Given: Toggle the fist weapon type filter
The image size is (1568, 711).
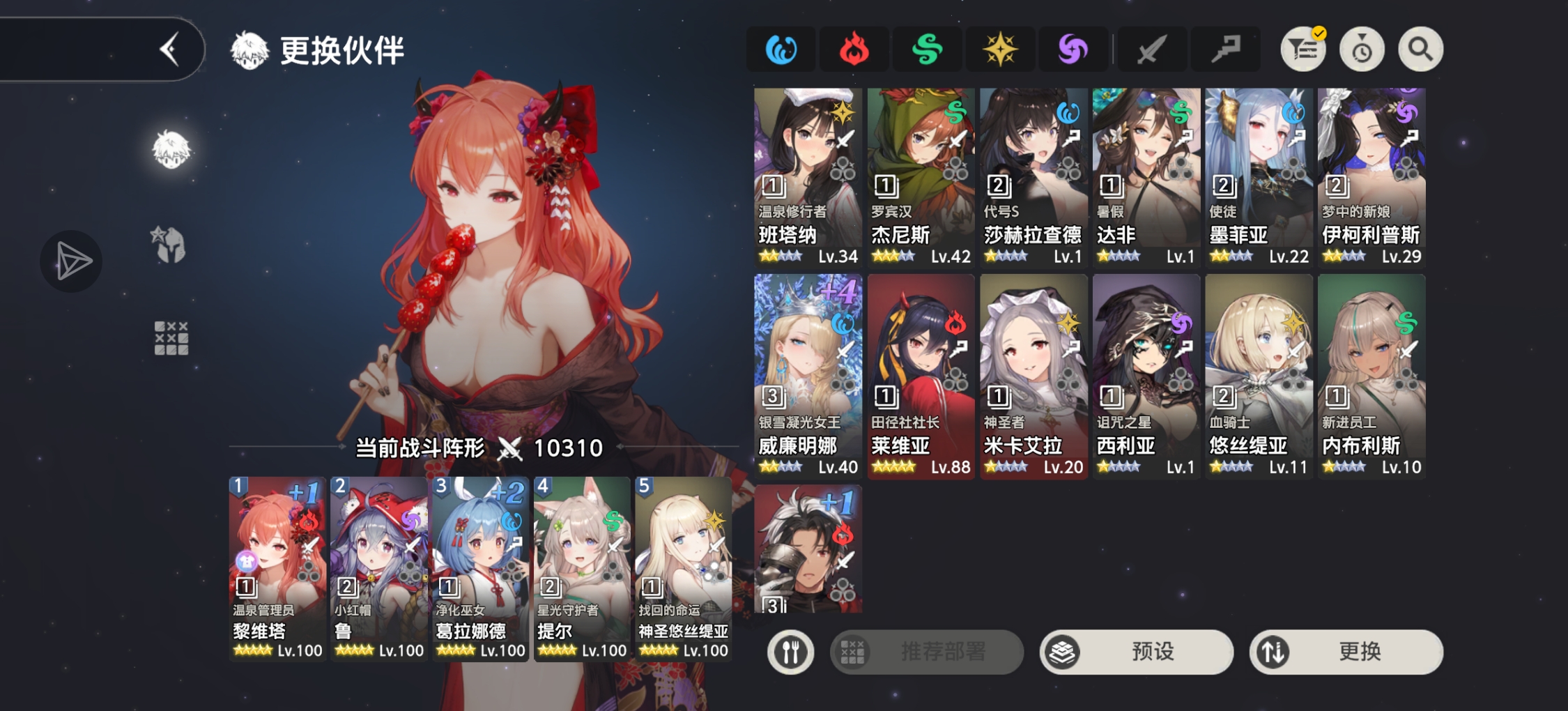Looking at the screenshot, I should (x=1225, y=49).
